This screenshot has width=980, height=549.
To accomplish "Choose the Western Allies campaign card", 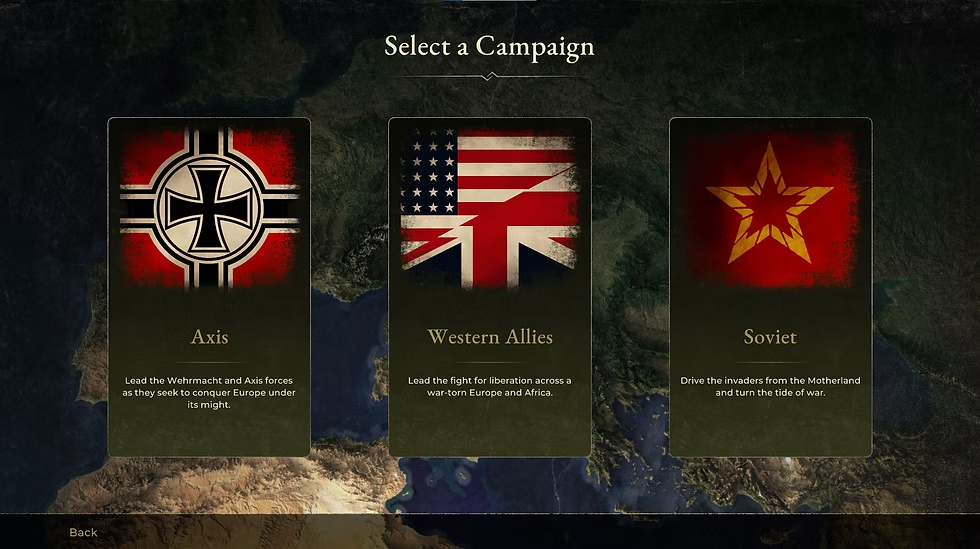I will tap(490, 287).
